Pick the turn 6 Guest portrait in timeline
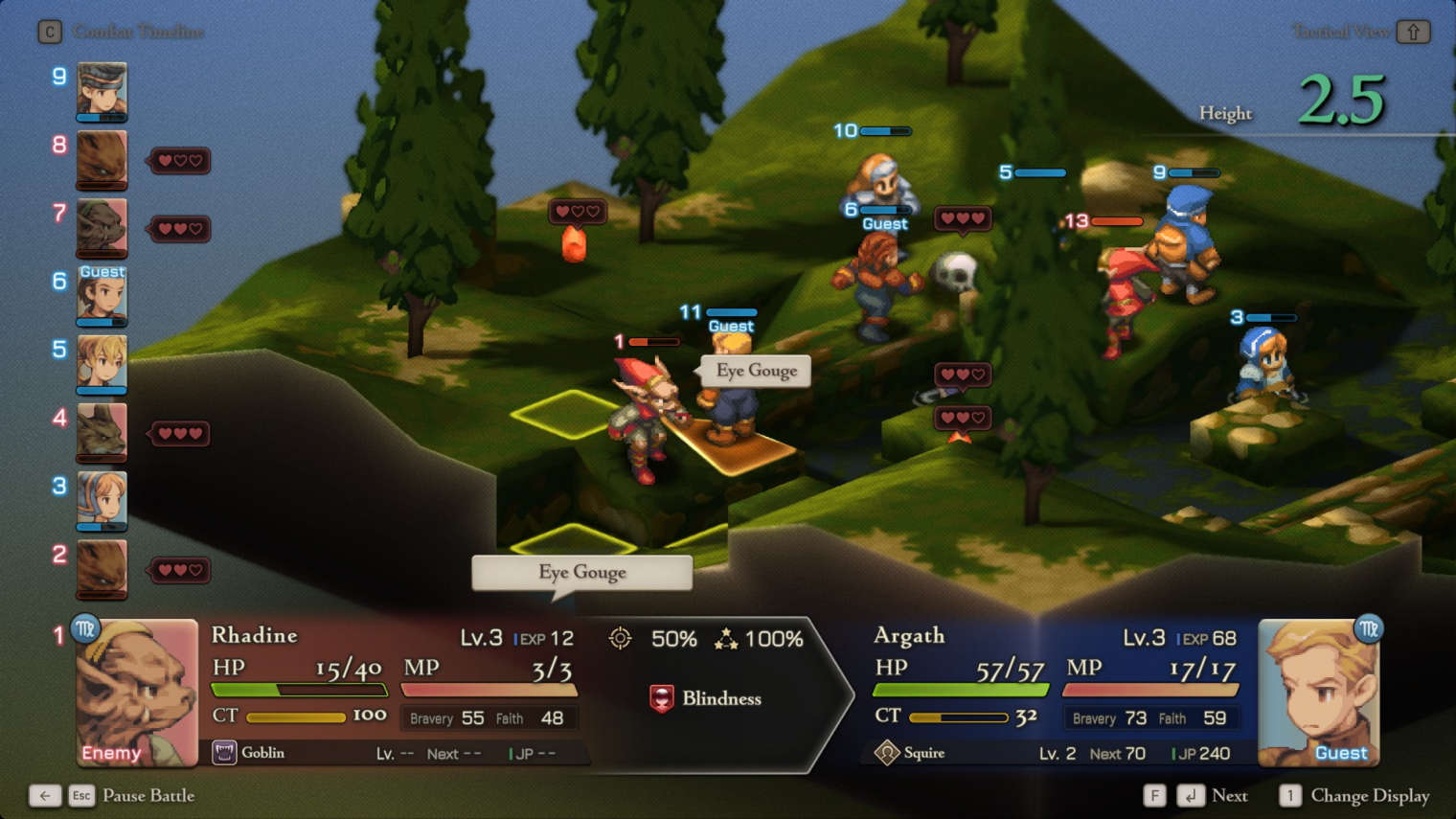 tap(102, 295)
